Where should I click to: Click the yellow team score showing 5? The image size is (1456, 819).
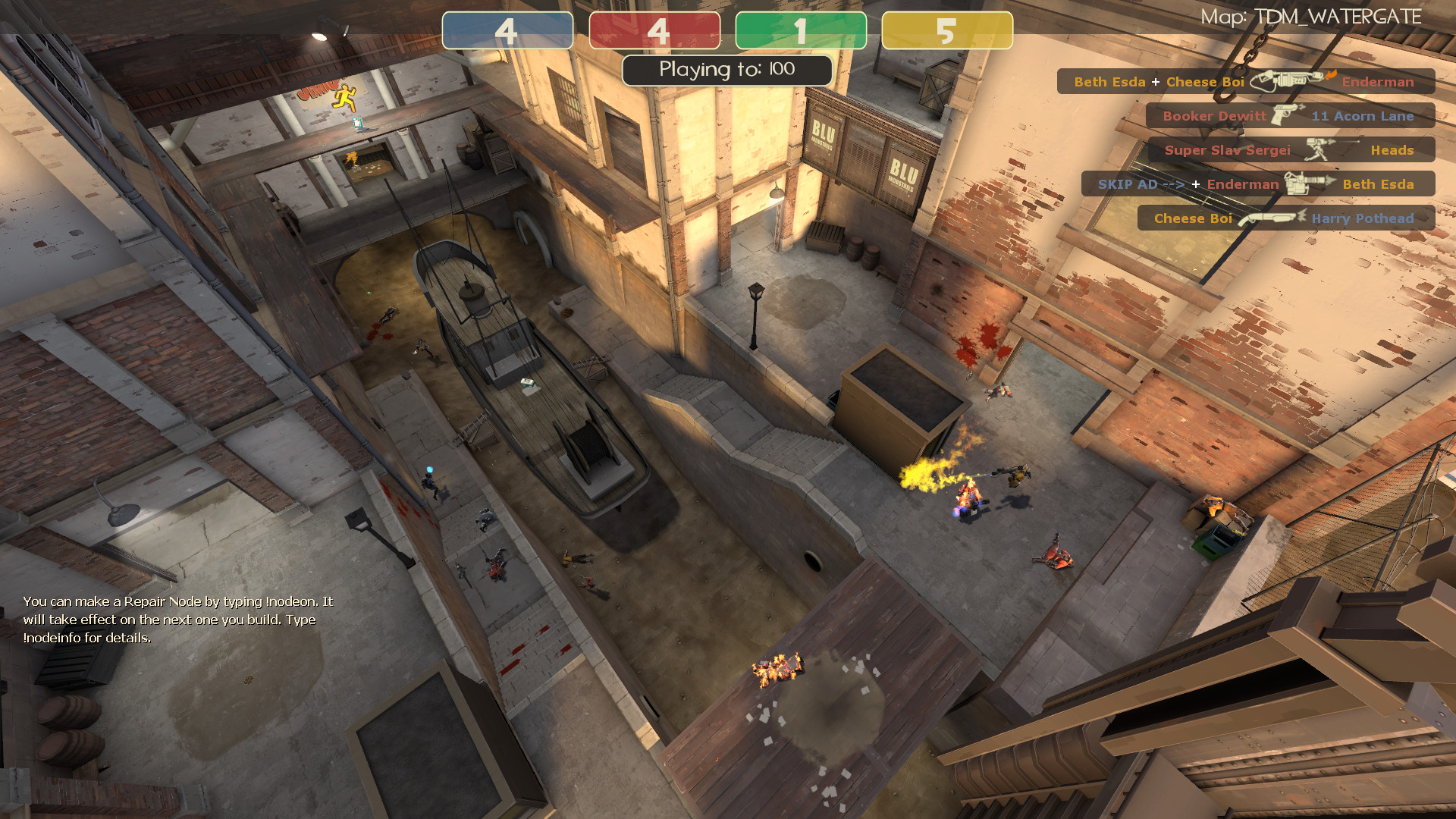click(946, 30)
